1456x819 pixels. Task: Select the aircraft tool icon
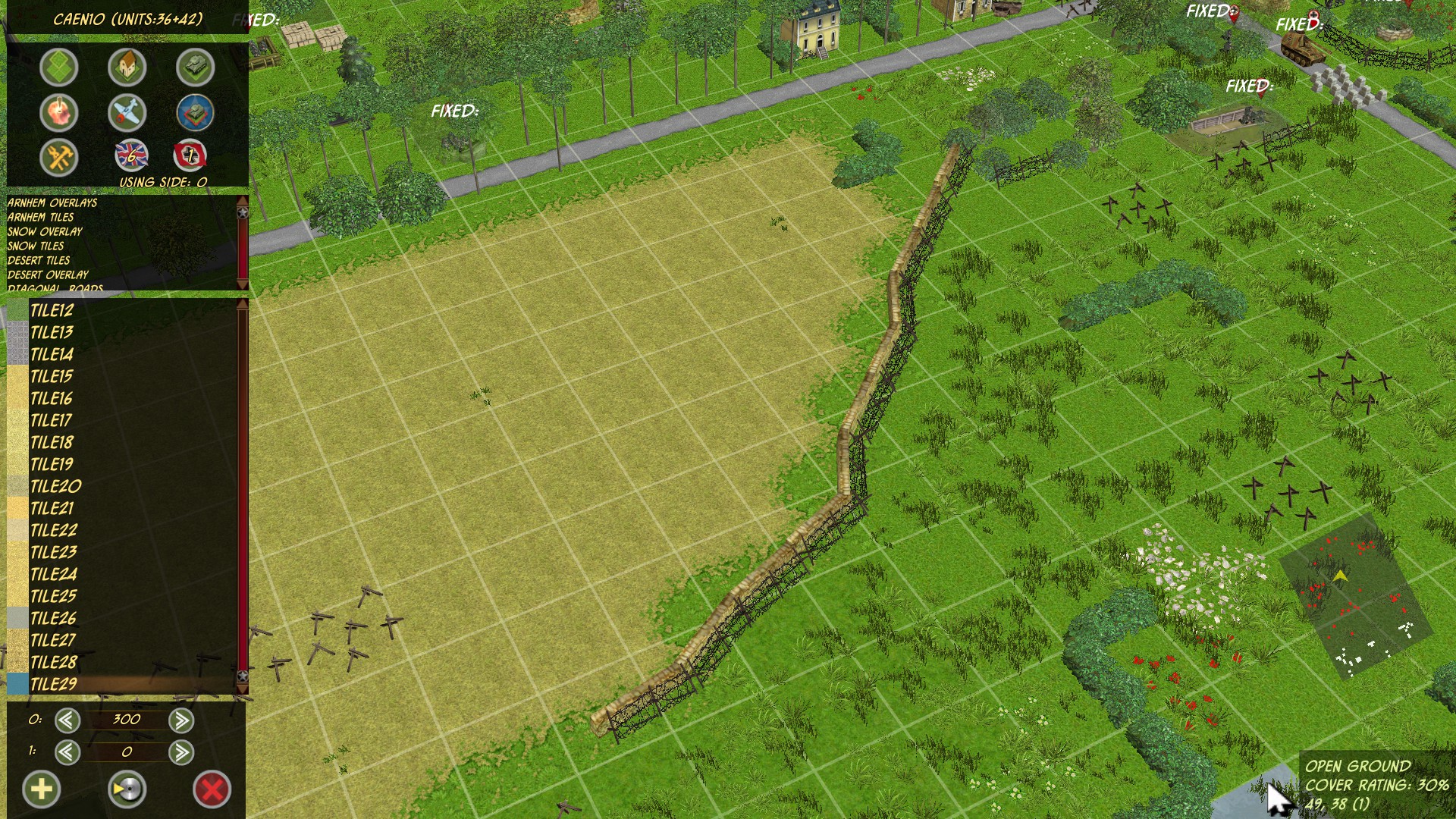click(127, 112)
